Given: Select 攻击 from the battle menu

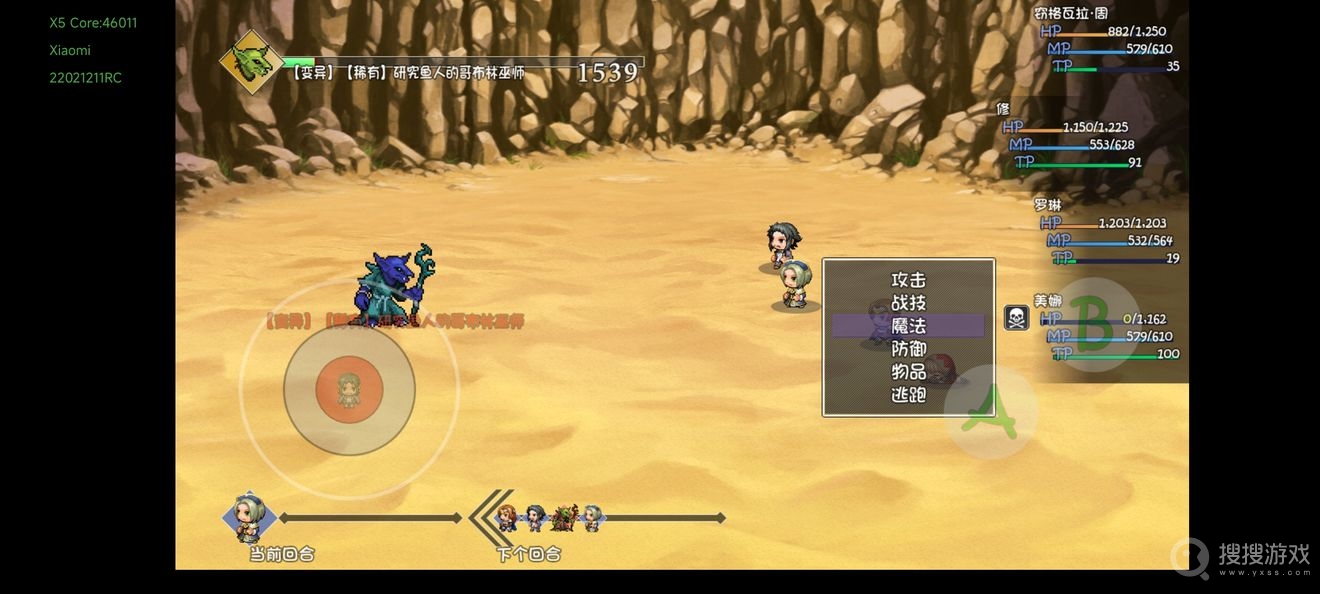Looking at the screenshot, I should click(908, 280).
